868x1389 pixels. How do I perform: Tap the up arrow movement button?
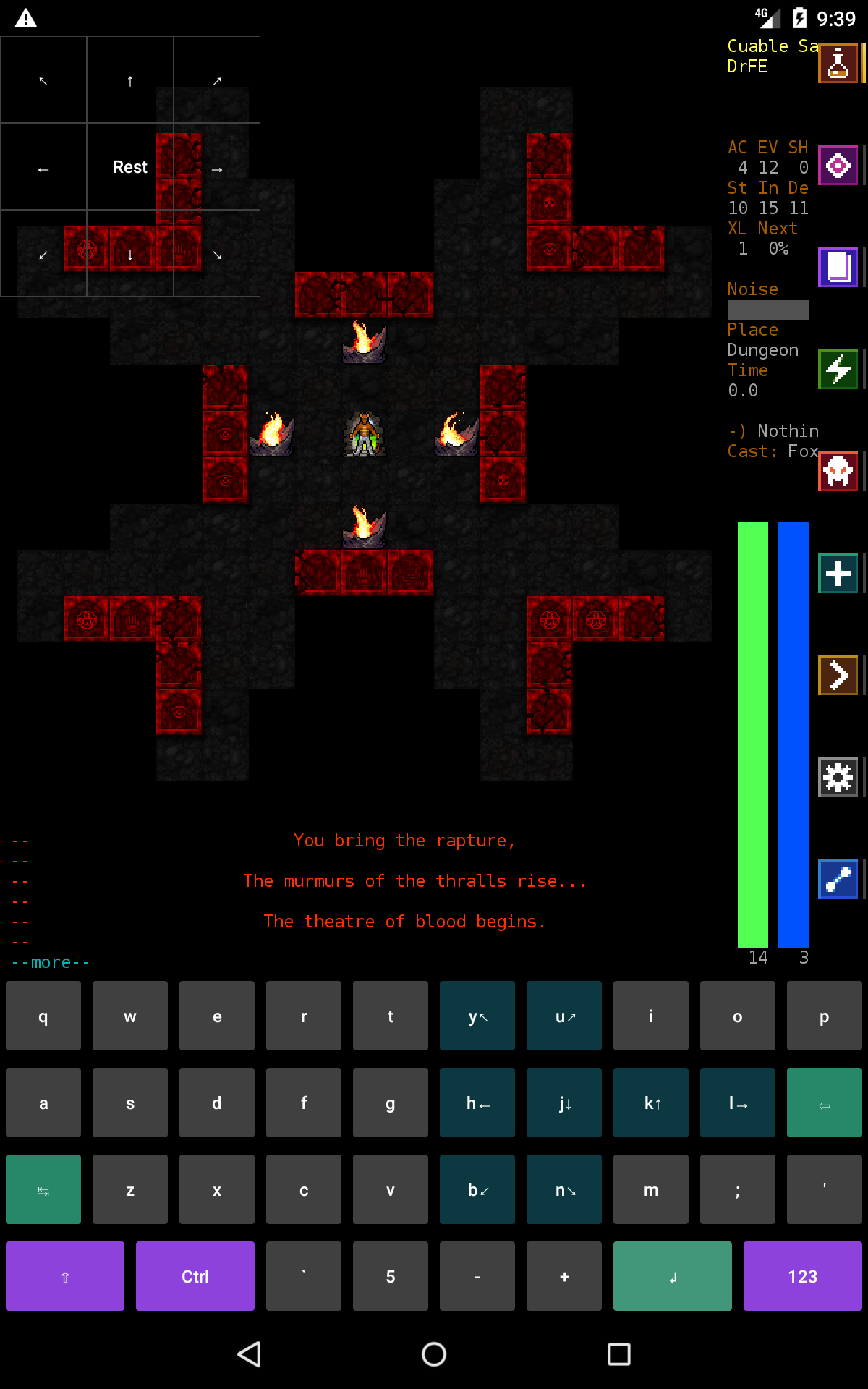pyautogui.click(x=130, y=80)
